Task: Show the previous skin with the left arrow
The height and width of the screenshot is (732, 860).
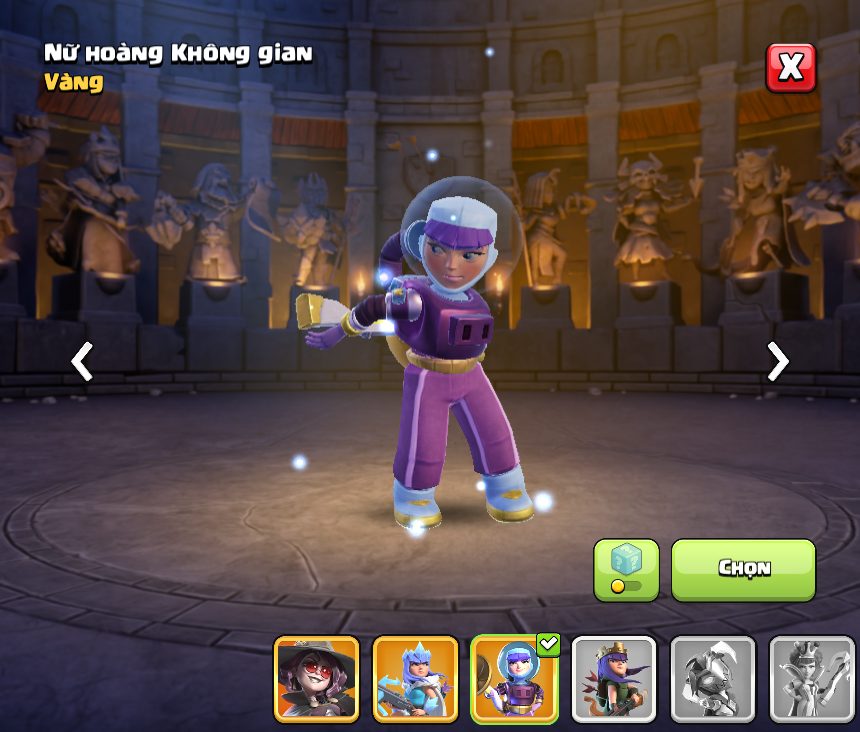Action: tap(82, 361)
